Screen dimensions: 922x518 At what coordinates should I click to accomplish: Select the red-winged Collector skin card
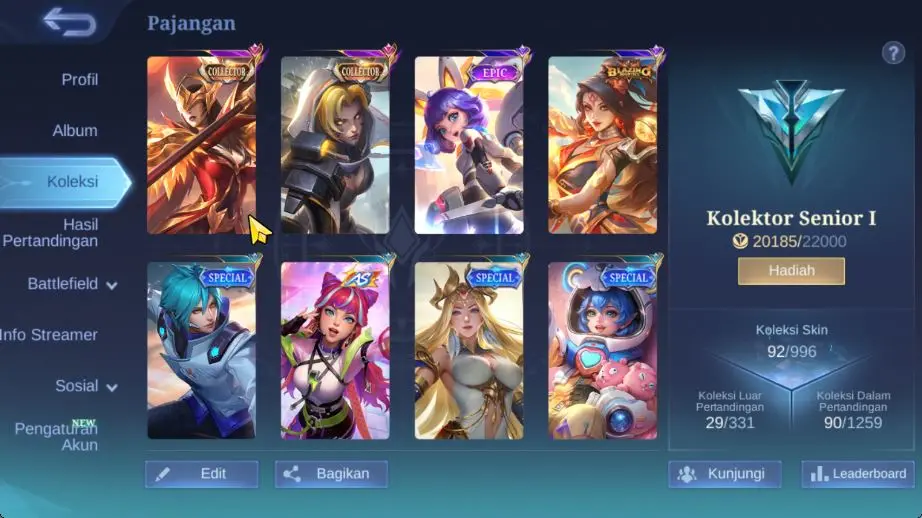[x=202, y=146]
